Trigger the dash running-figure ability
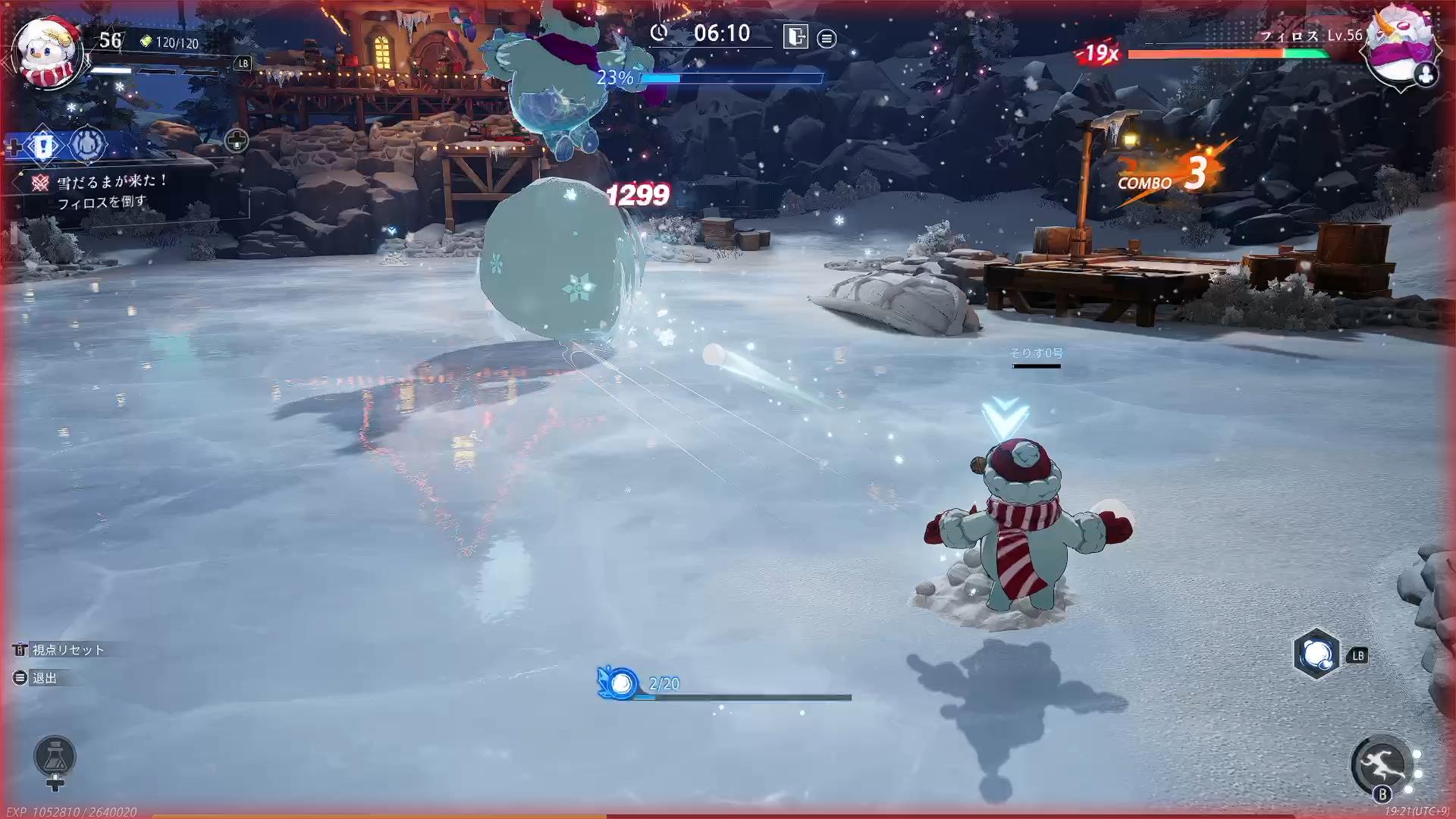The height and width of the screenshot is (819, 1456). click(1381, 765)
